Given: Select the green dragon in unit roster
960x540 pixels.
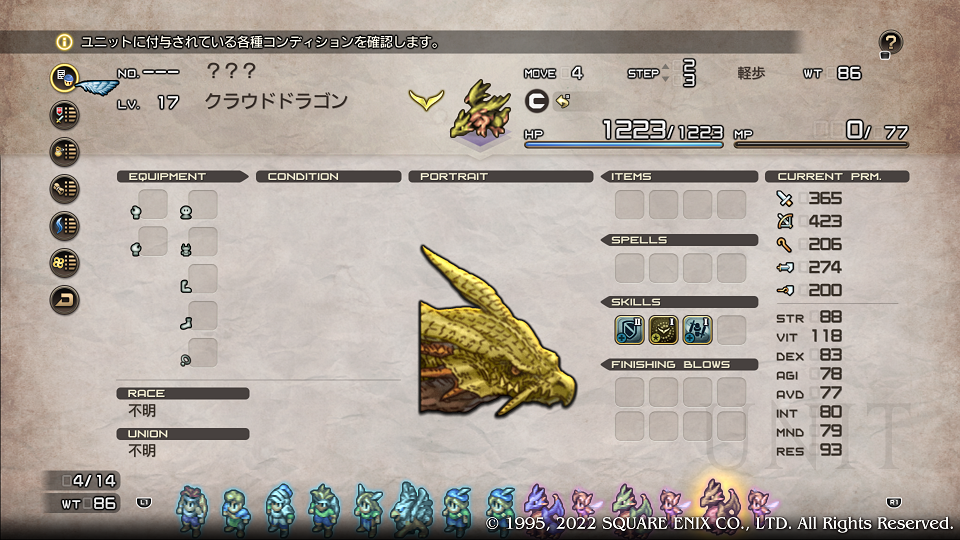Looking at the screenshot, I should point(627,503).
